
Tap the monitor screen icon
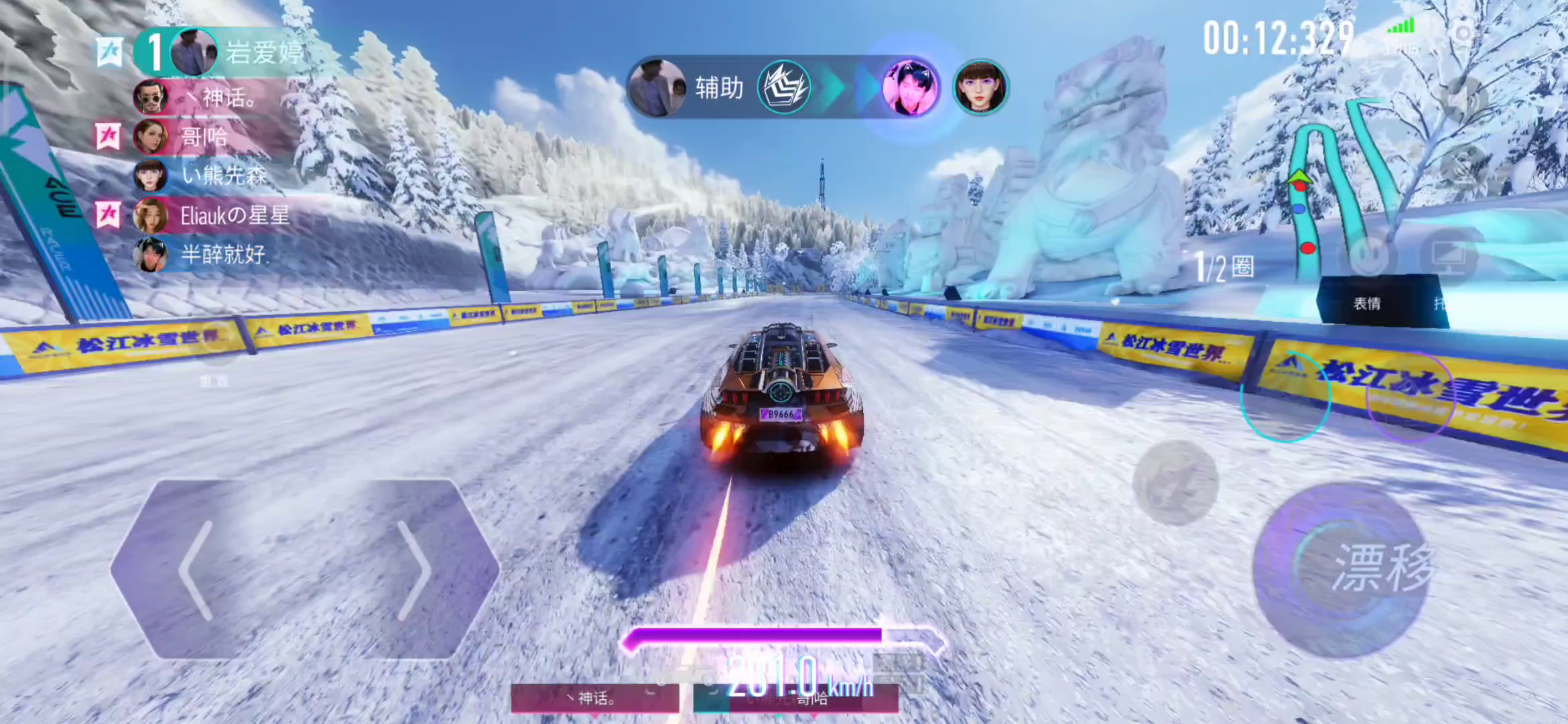1447,256
